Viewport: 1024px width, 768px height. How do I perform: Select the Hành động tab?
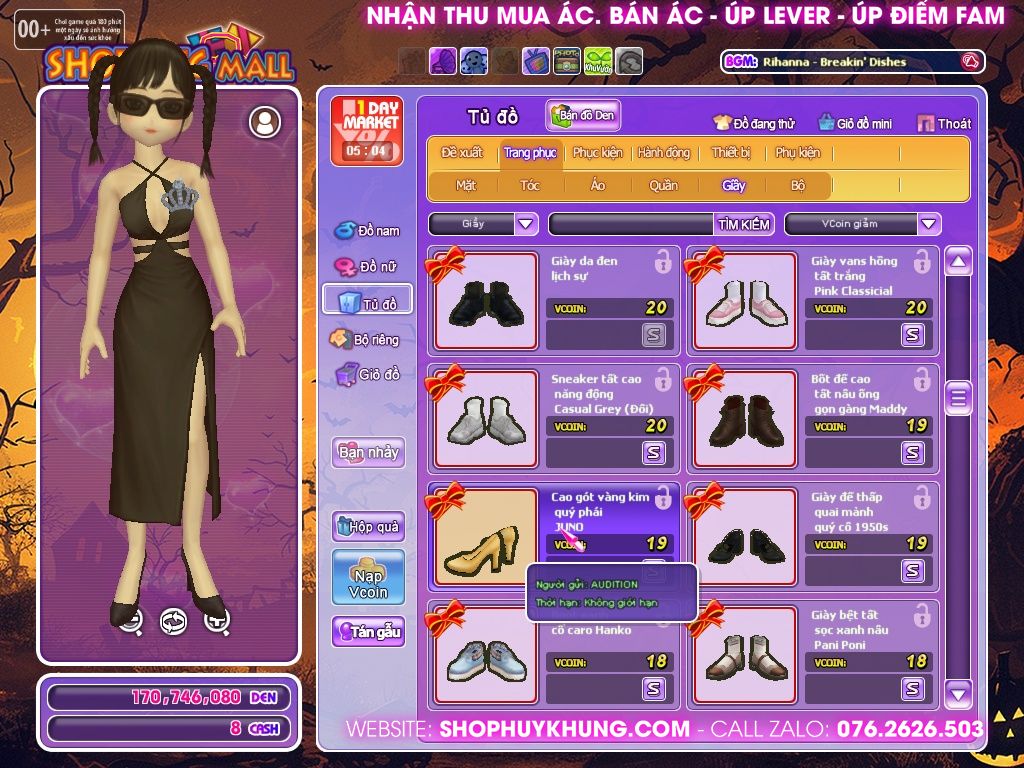coord(664,153)
